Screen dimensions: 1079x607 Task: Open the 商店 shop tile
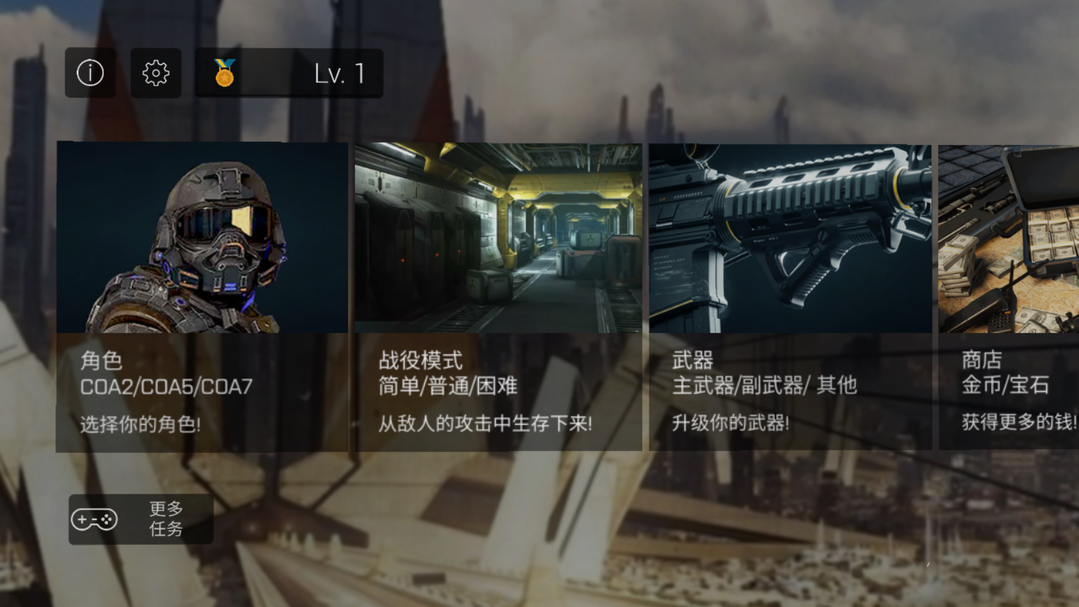(1008, 296)
